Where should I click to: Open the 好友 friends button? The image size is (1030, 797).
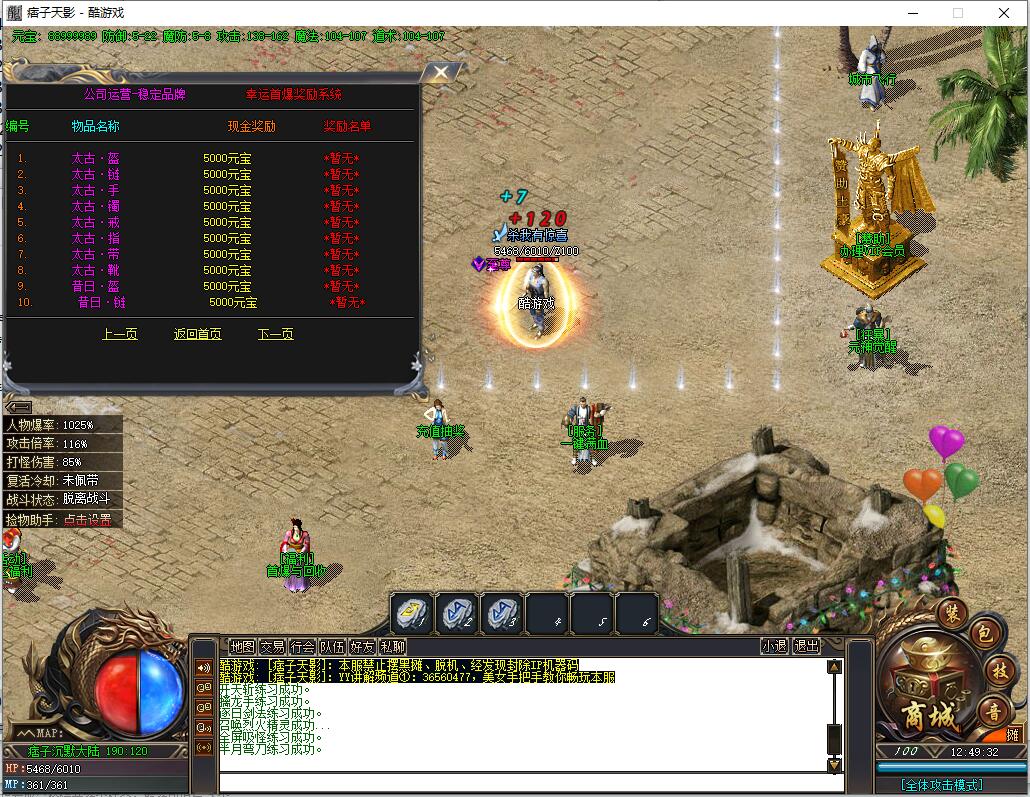[362, 647]
